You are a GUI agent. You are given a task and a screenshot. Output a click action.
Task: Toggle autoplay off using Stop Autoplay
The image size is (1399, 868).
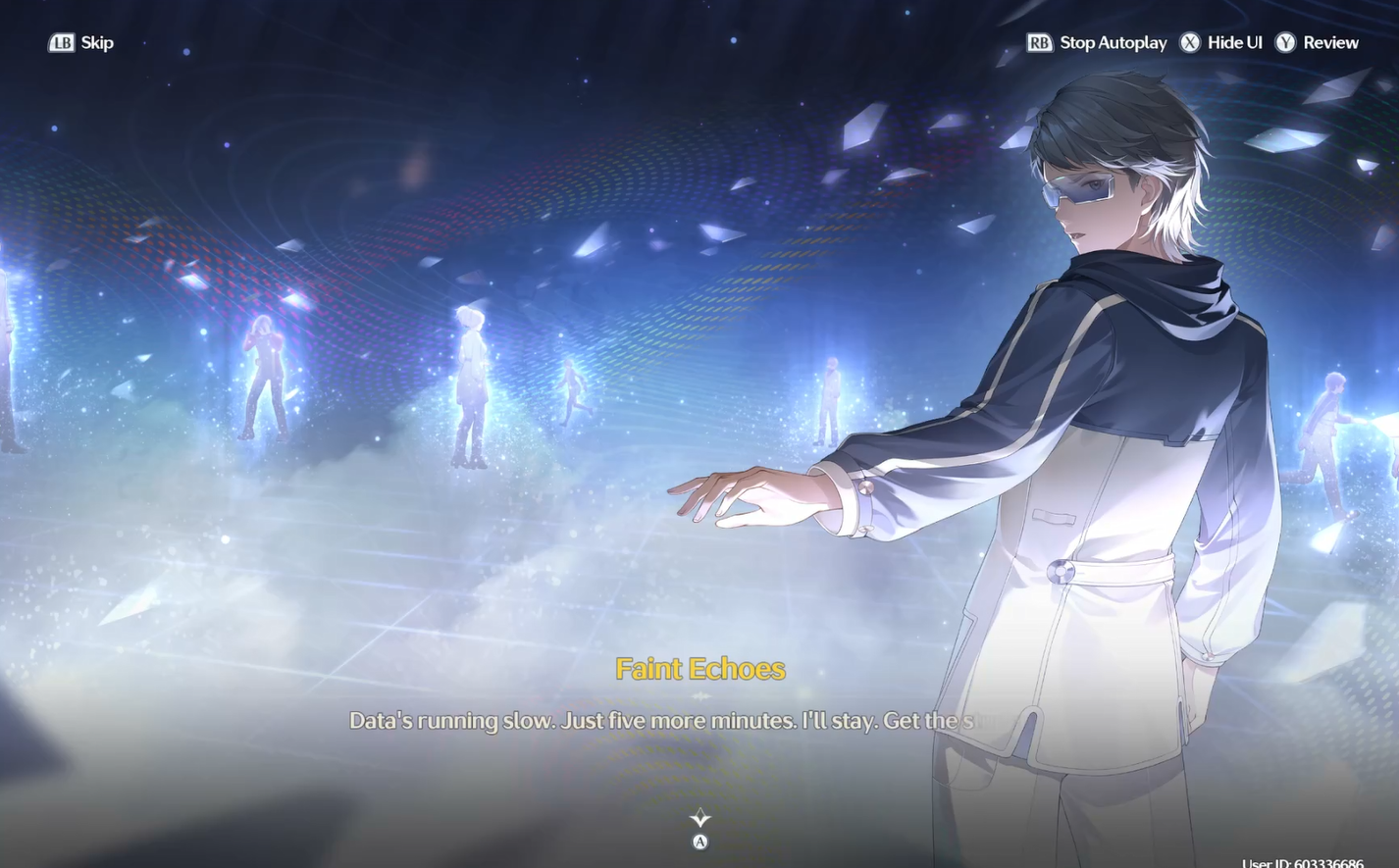pos(1113,43)
